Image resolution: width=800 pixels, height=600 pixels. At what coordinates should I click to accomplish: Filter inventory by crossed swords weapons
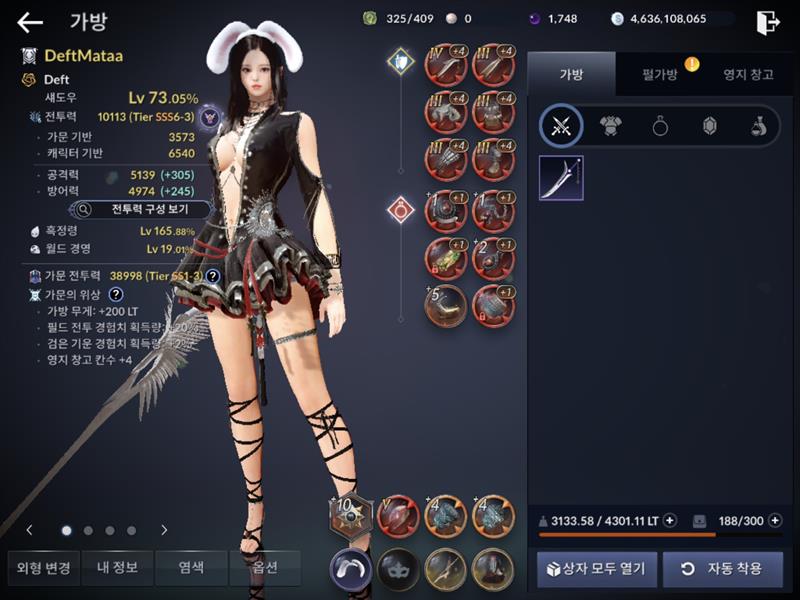pos(561,126)
